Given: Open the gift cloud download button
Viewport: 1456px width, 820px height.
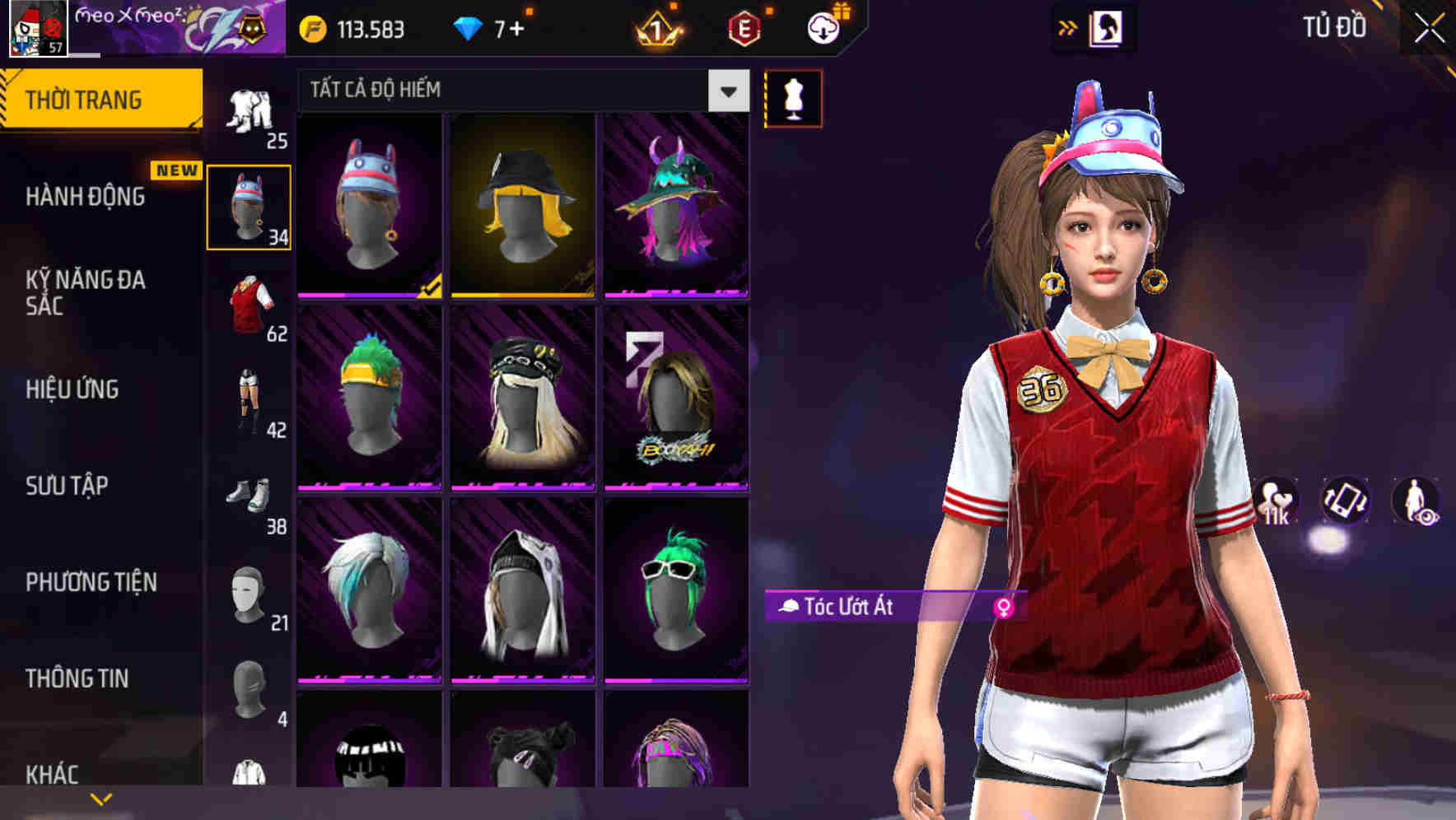Looking at the screenshot, I should [824, 29].
